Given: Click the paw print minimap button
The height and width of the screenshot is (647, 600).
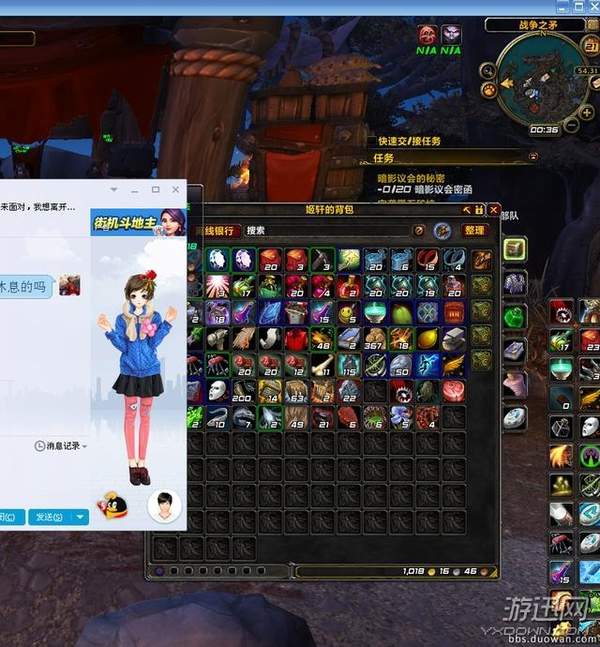Looking at the screenshot, I should coord(491,90).
